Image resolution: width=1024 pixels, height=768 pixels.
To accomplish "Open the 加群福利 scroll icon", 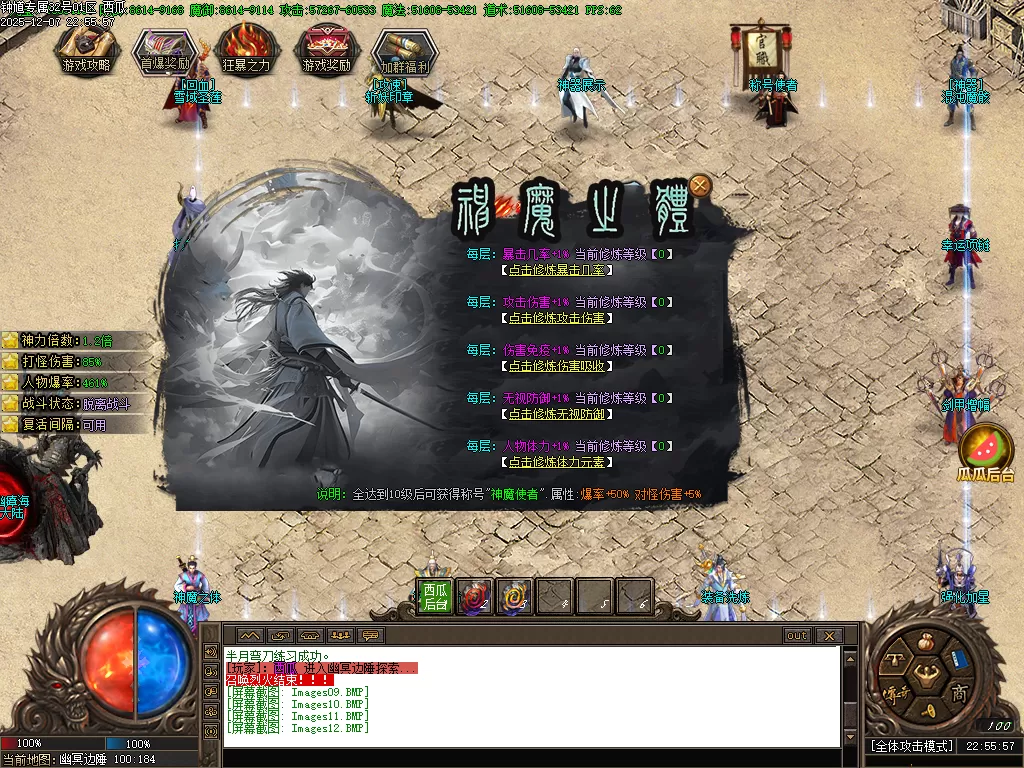I will 405,51.
